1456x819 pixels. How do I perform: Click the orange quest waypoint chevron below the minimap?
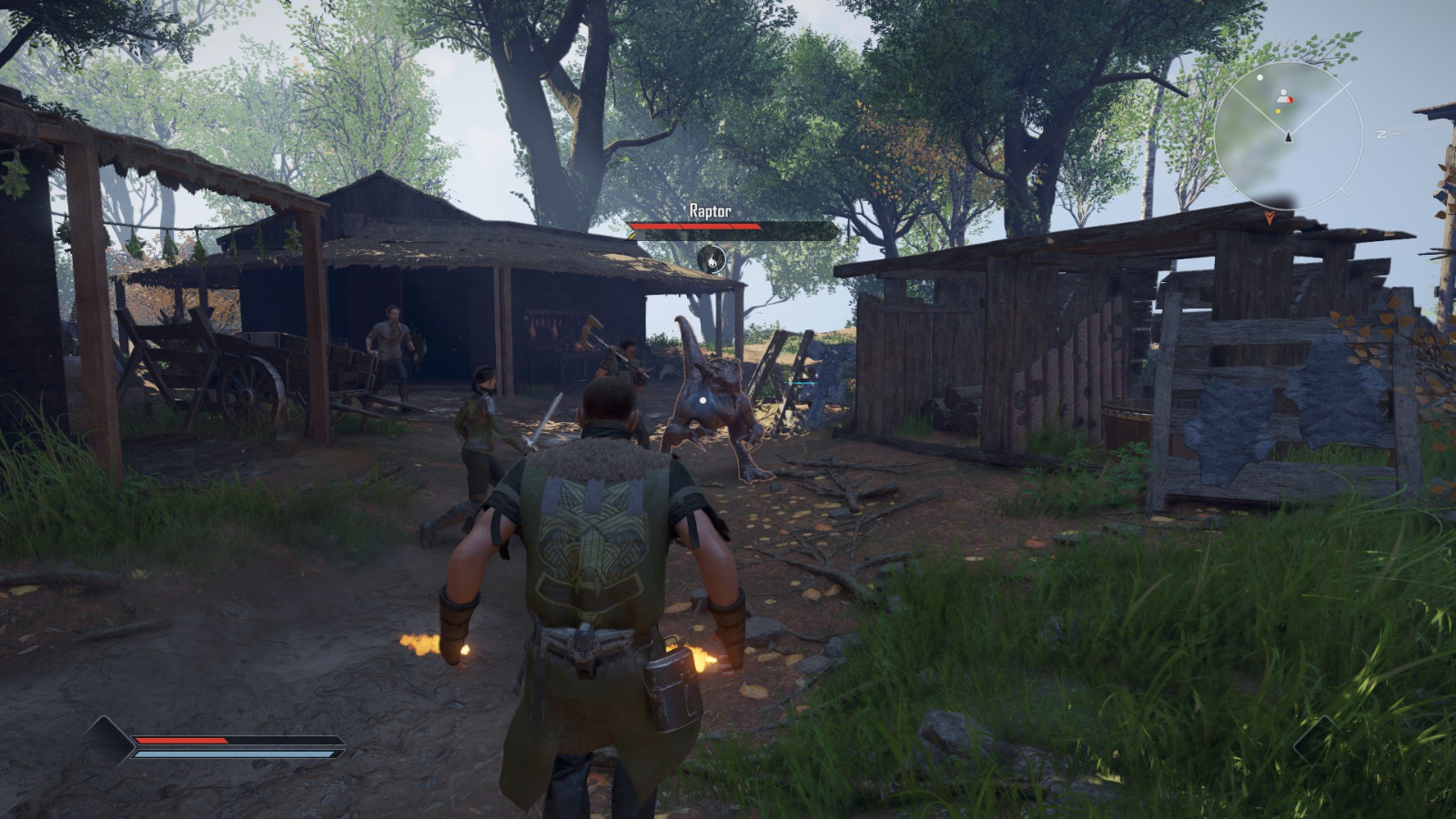pyautogui.click(x=1269, y=217)
